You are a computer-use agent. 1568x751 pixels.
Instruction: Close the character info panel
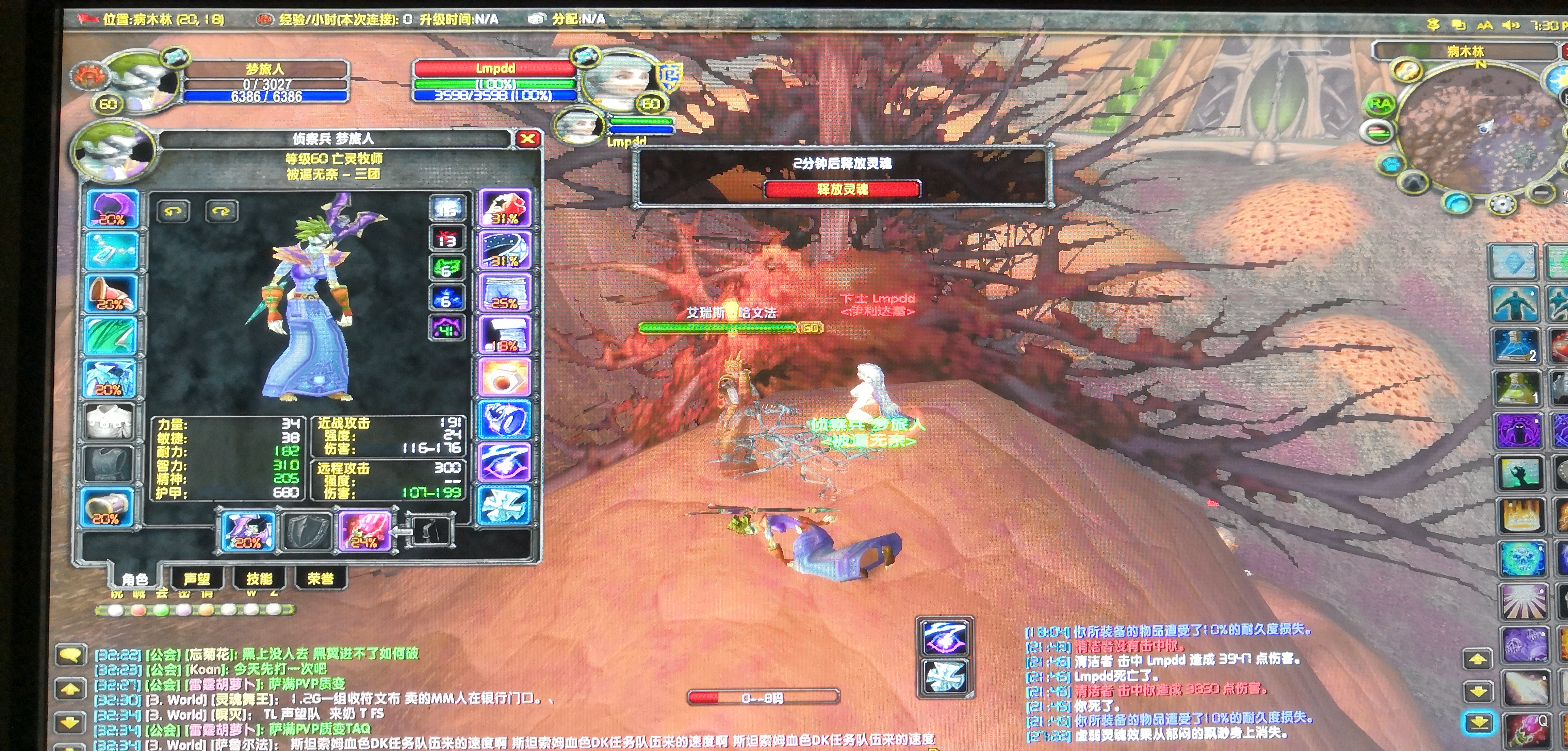point(527,139)
